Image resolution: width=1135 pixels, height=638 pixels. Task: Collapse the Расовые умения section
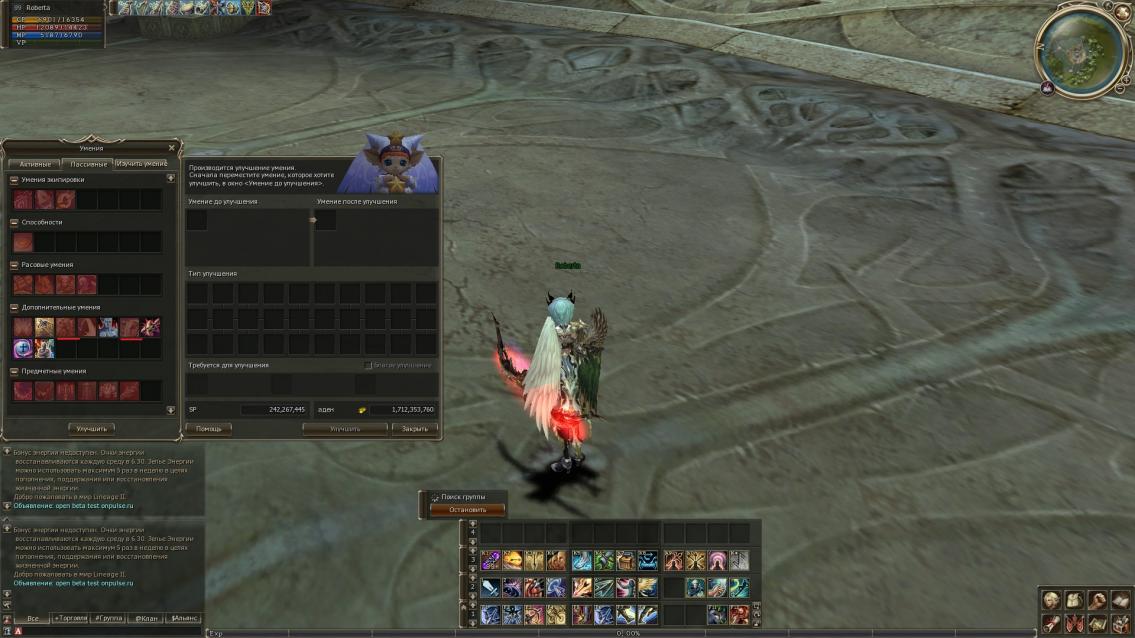pos(14,265)
